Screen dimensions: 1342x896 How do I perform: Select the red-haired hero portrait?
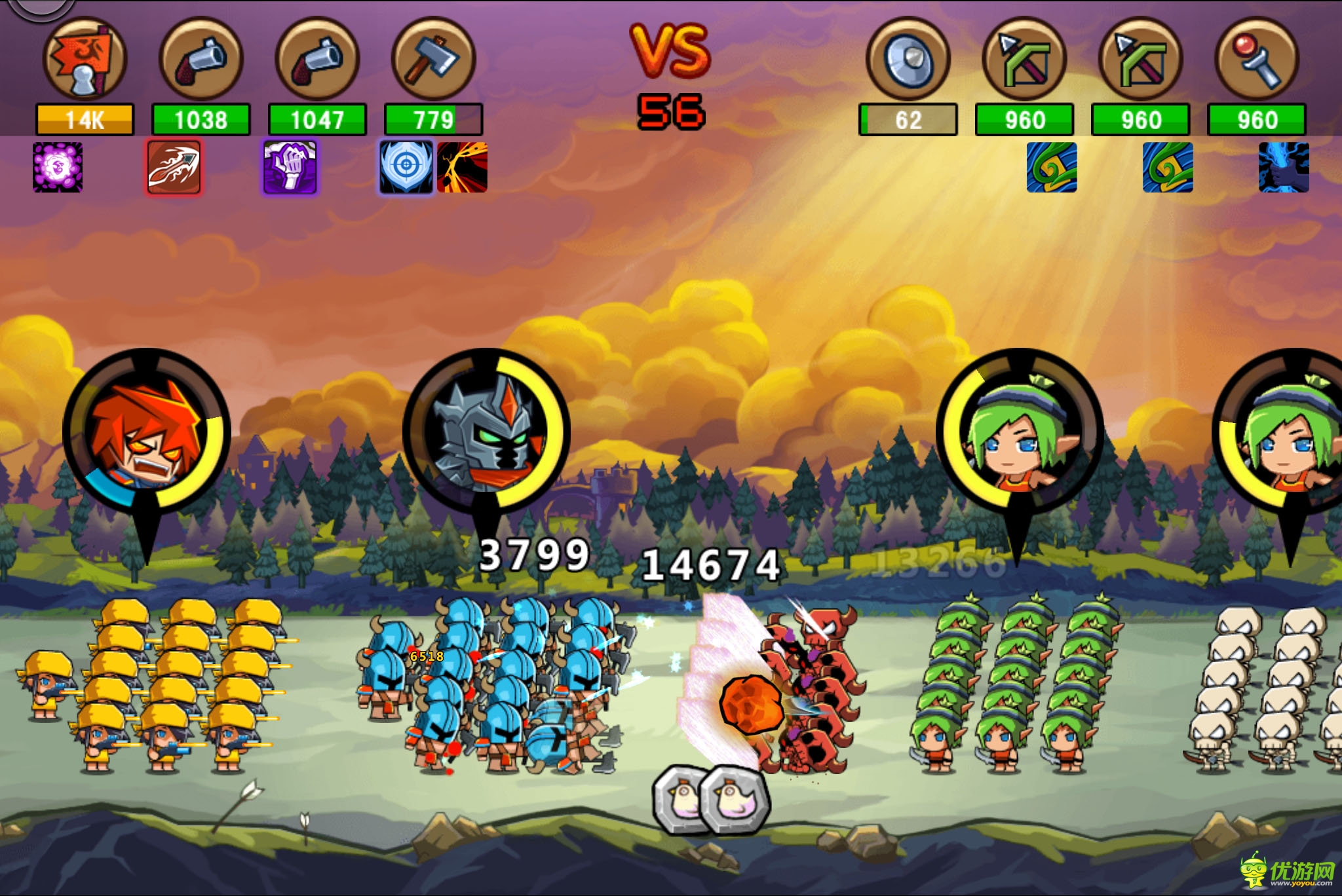coord(147,432)
